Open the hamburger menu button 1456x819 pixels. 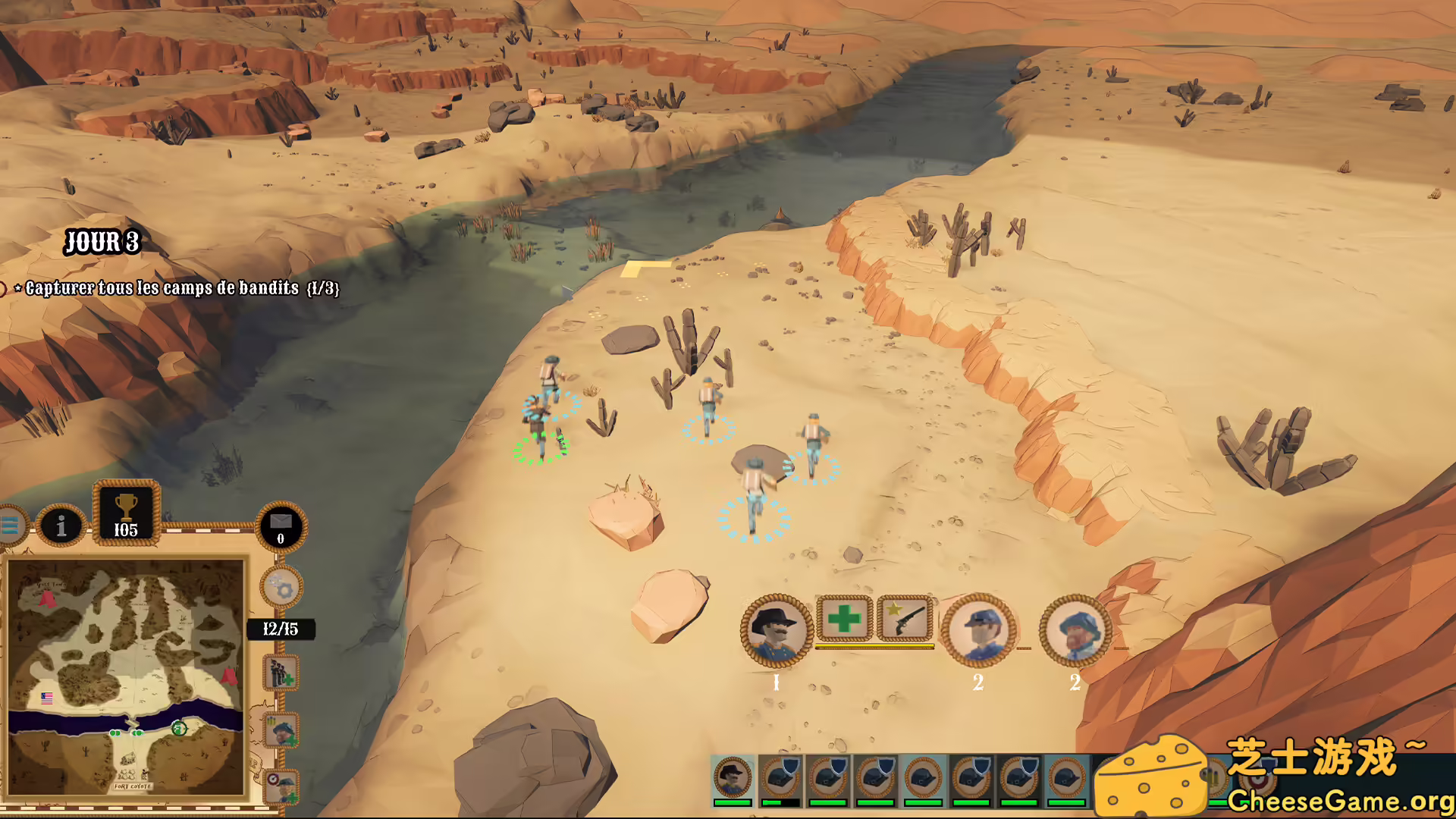11,525
